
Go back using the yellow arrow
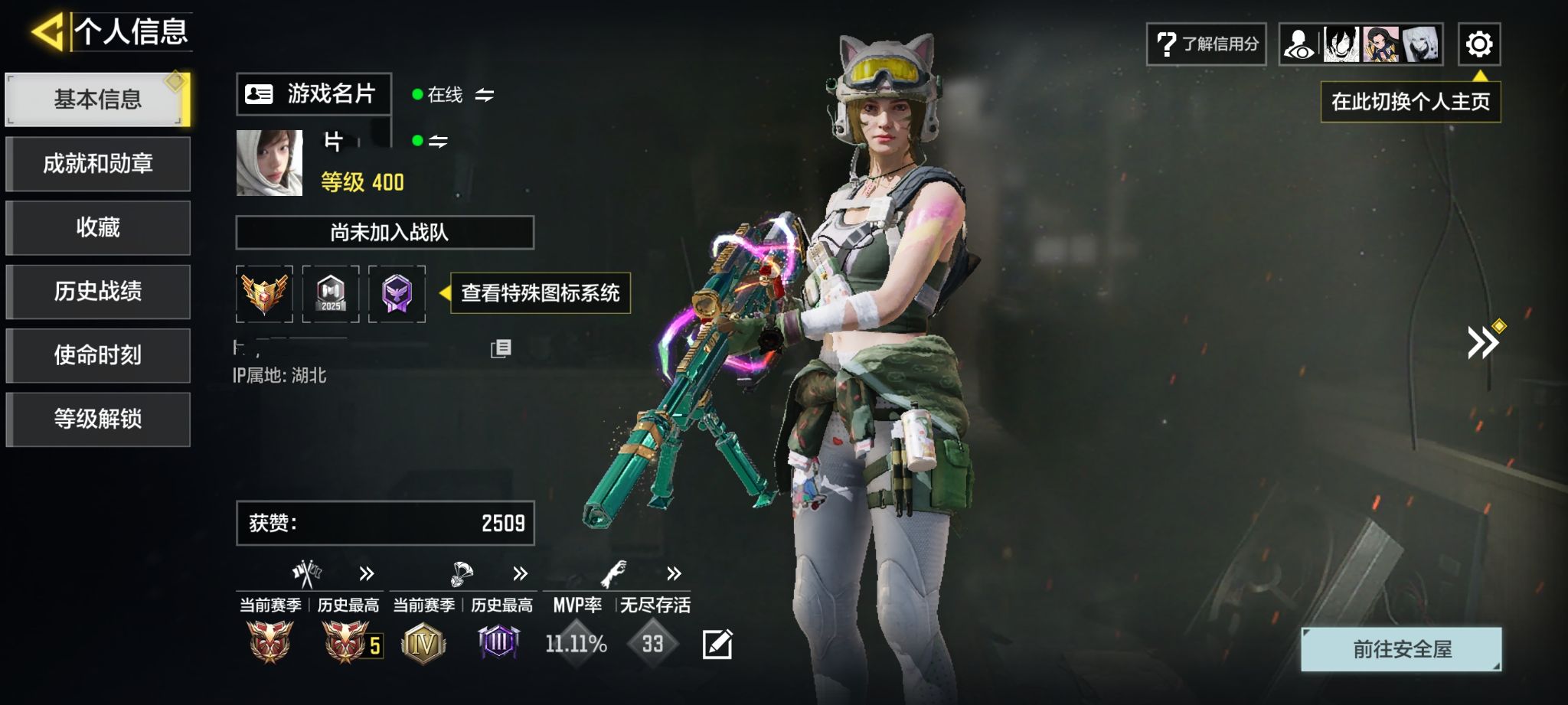tap(47, 32)
